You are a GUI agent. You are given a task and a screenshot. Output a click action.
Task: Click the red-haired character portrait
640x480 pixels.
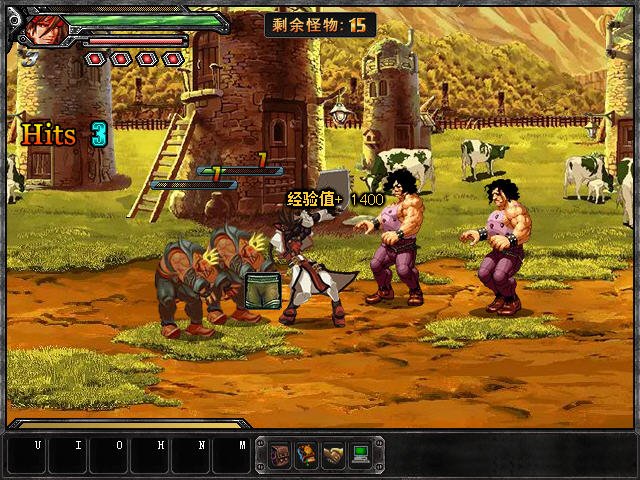(x=47, y=29)
